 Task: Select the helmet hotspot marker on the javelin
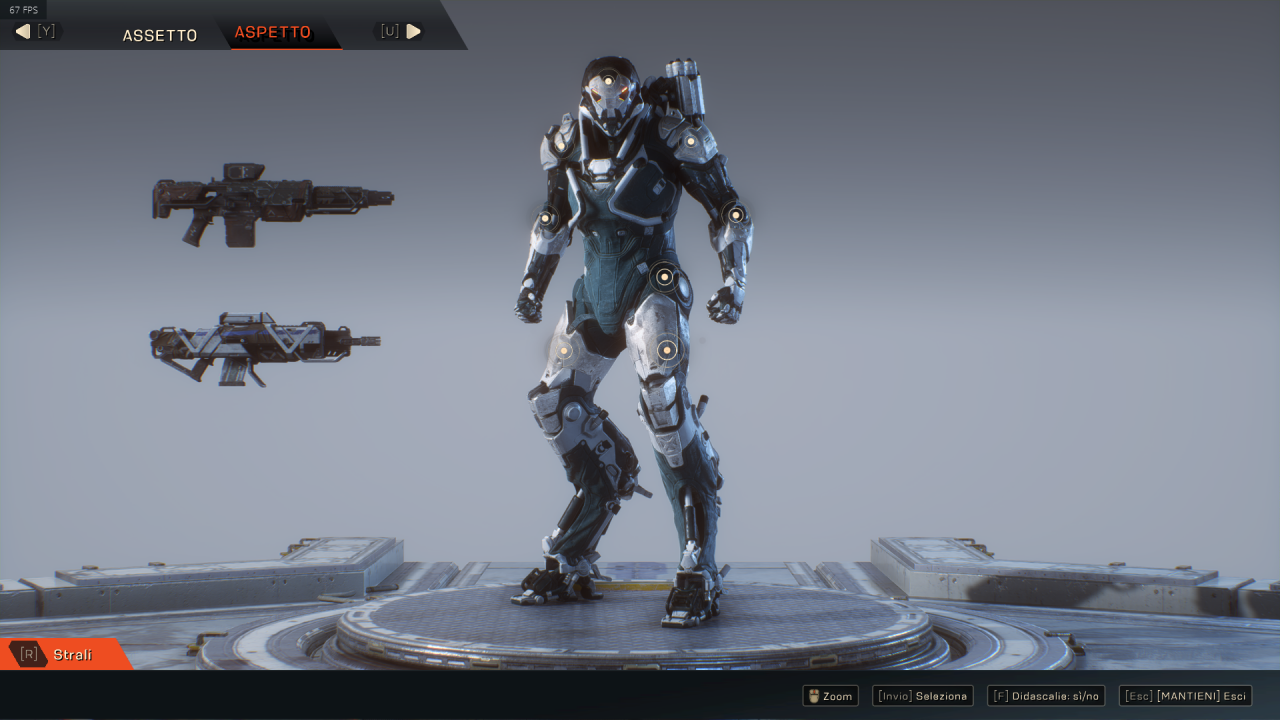tap(606, 80)
